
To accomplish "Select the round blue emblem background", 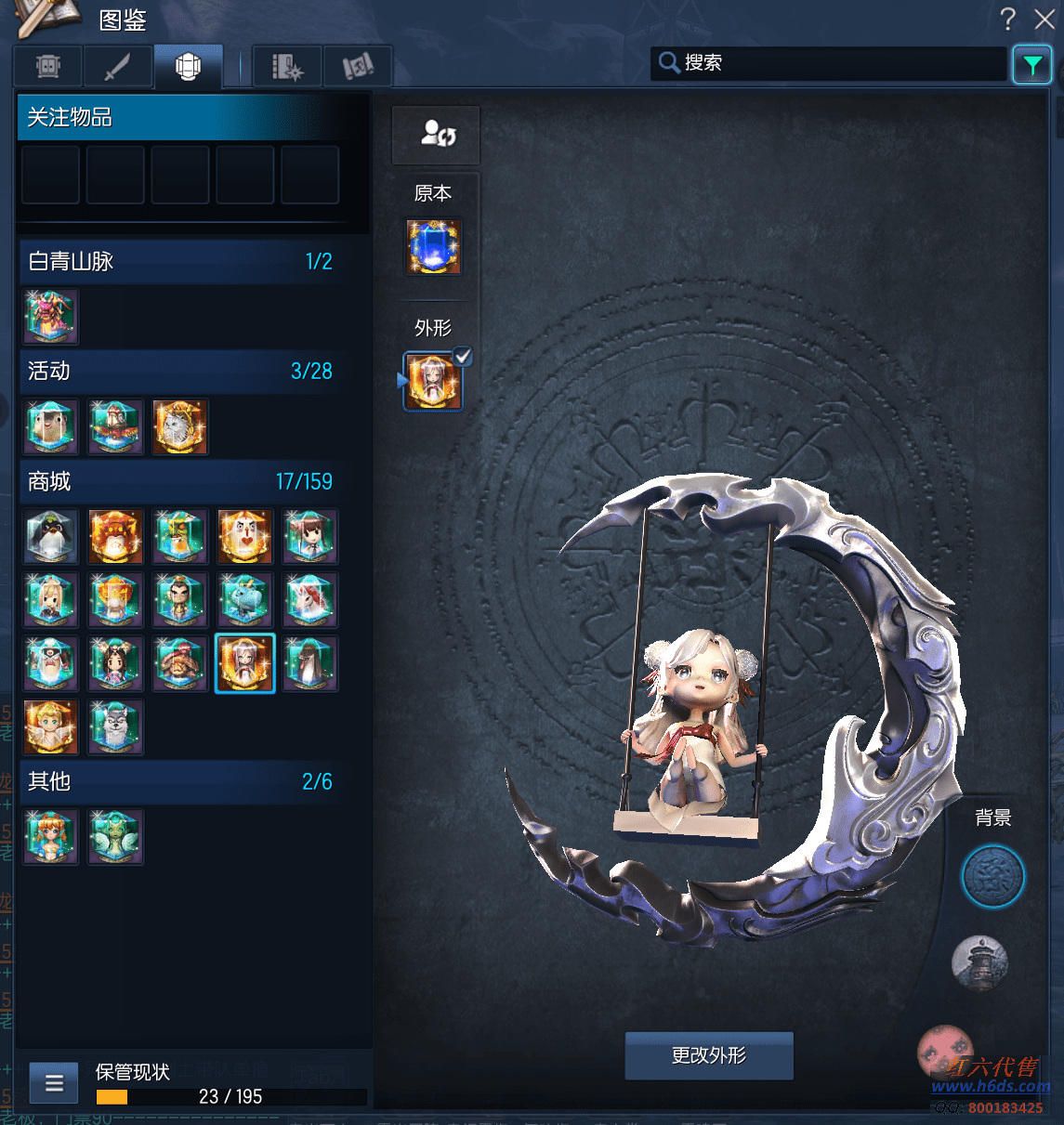I will pos(992,876).
